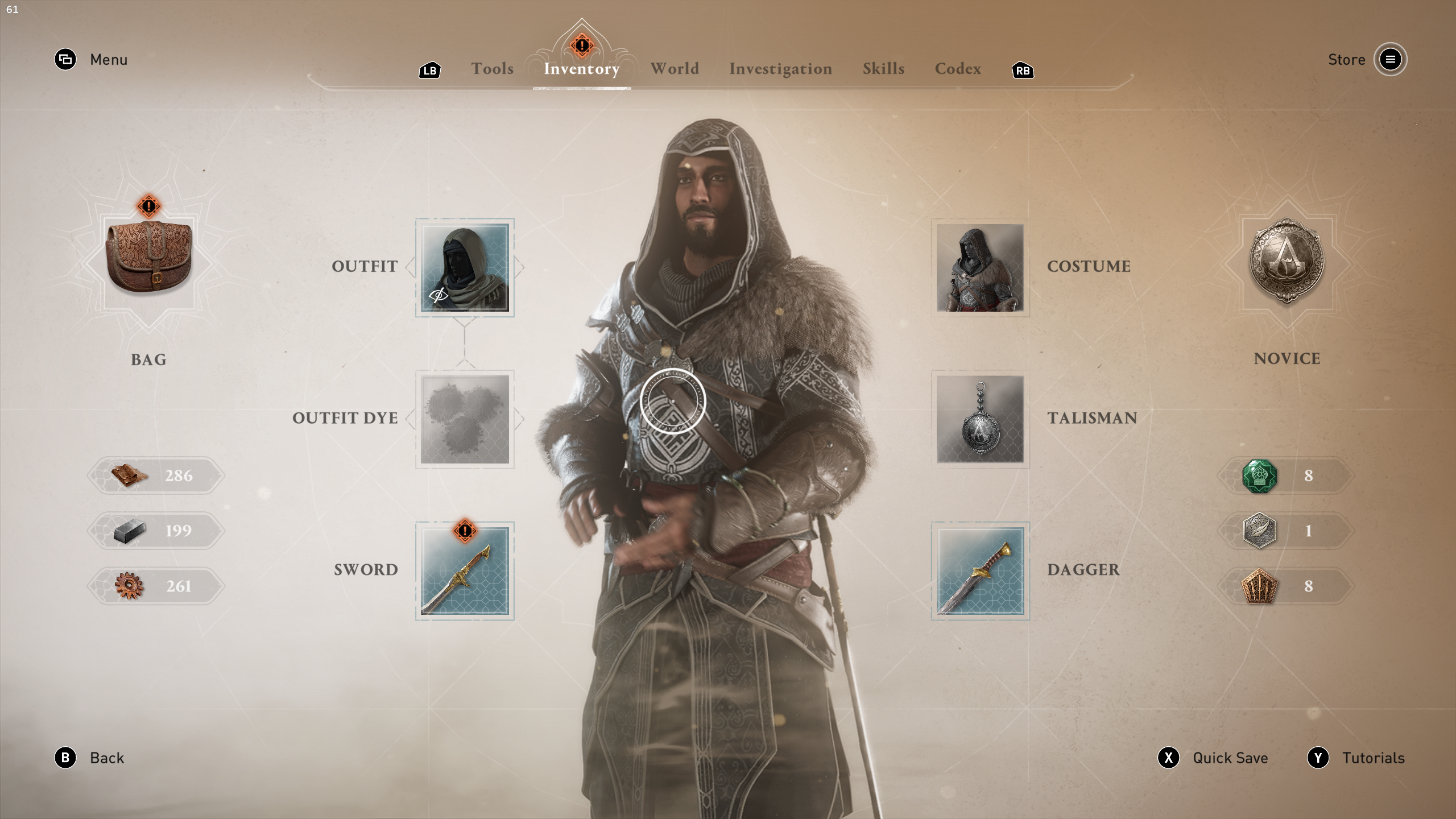Open the Costume slot
This screenshot has width=1456, height=819.
[x=980, y=267]
